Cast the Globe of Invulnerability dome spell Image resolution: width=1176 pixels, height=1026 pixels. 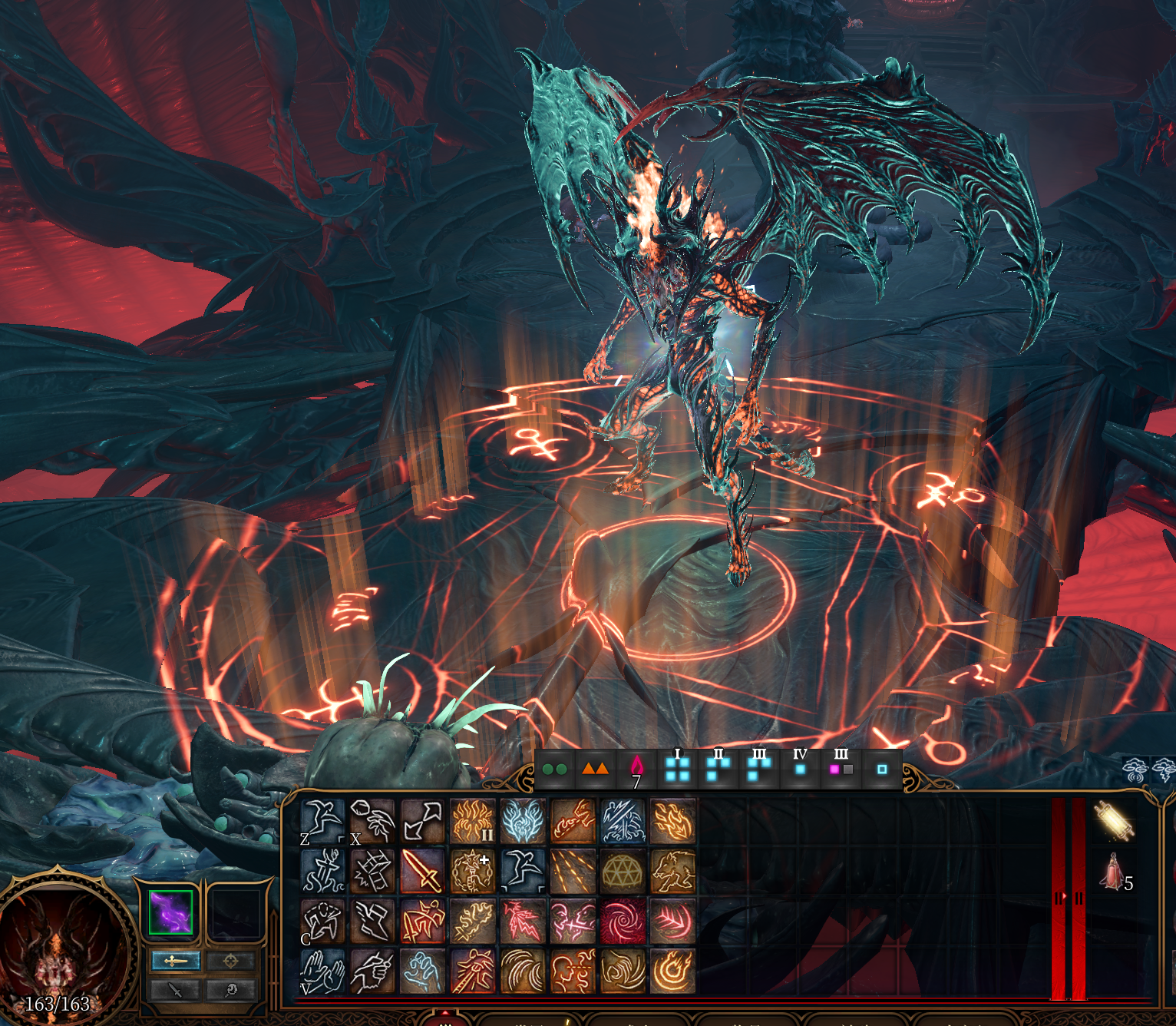coord(623,871)
